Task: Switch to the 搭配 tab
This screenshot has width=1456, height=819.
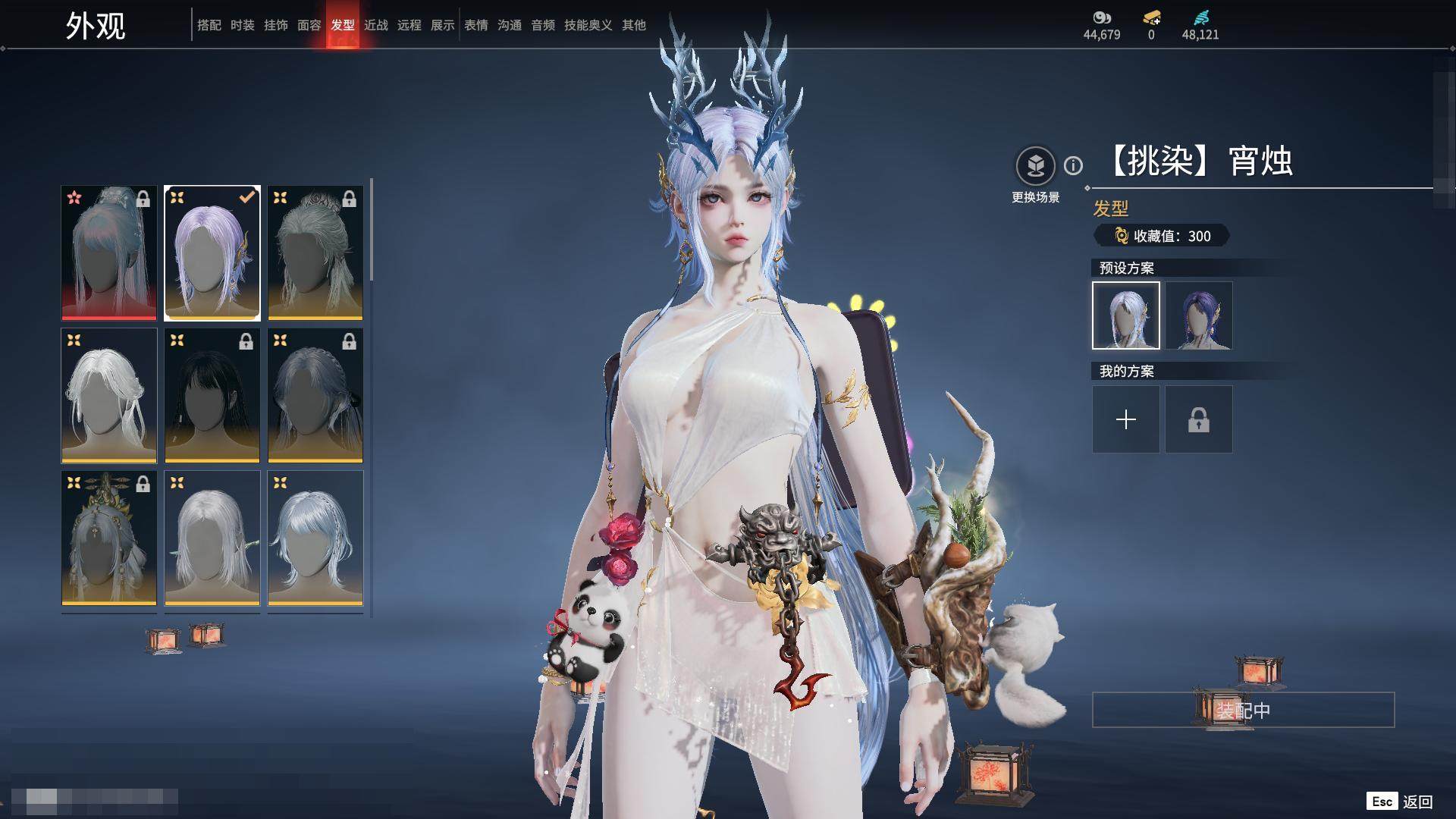Action: (209, 25)
